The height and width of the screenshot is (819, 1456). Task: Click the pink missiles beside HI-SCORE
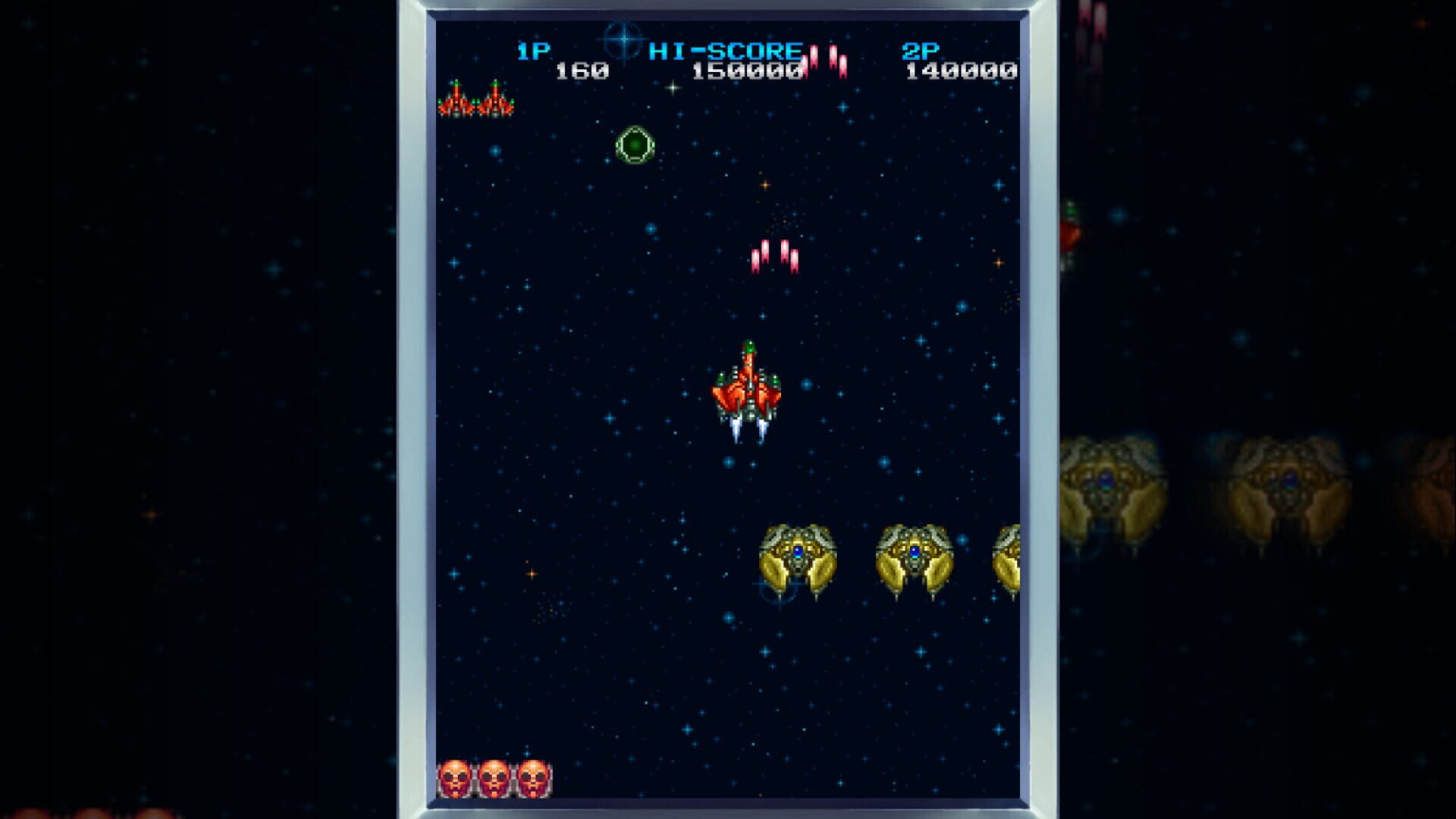pos(827,61)
